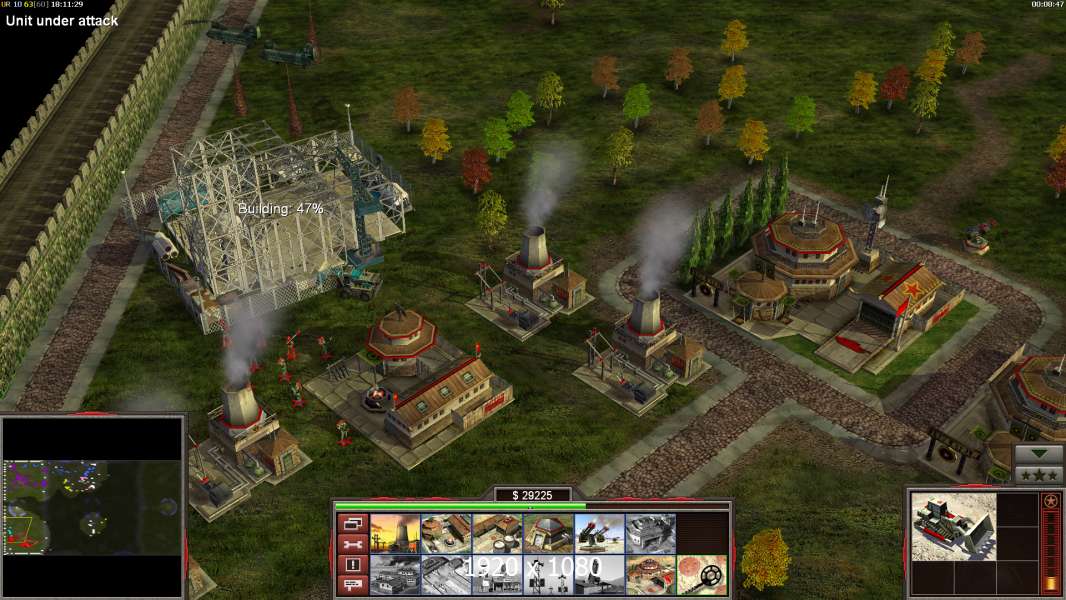
Task: Open the three-star general's promotions button
Action: coord(1039,474)
